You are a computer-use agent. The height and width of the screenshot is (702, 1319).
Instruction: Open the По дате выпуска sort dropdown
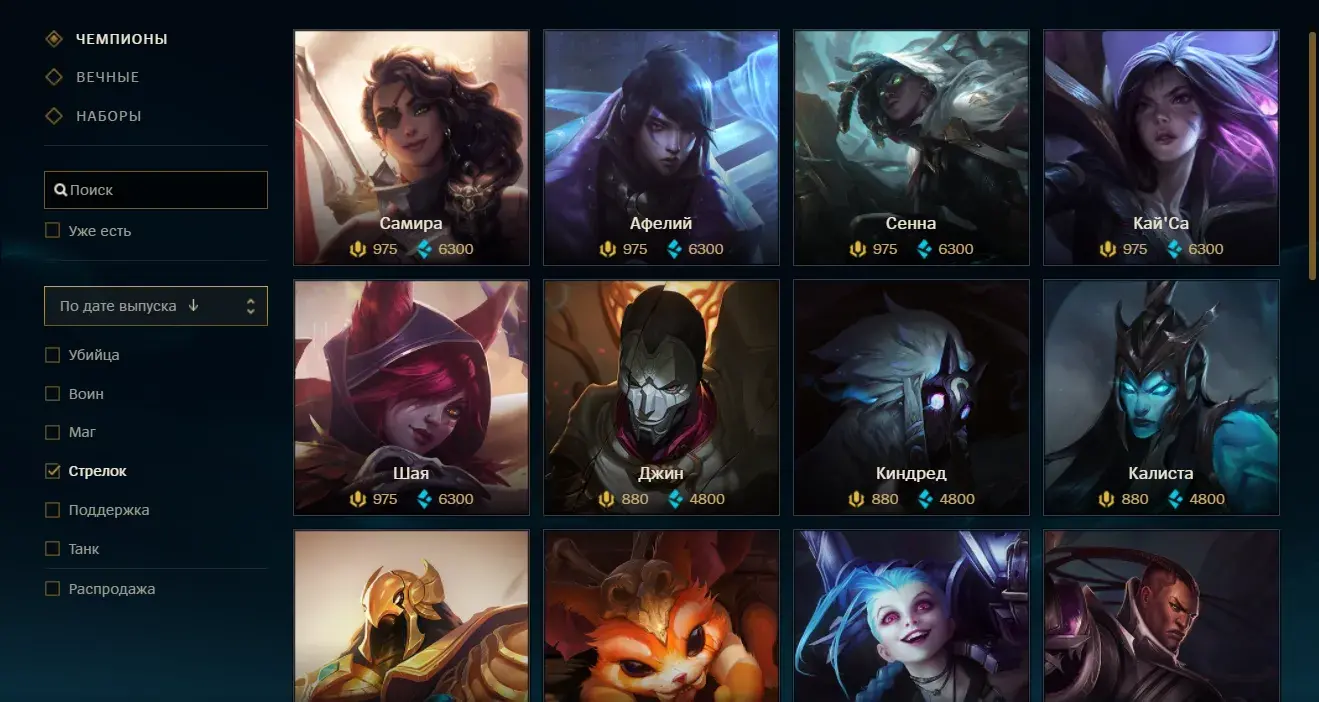click(x=156, y=306)
